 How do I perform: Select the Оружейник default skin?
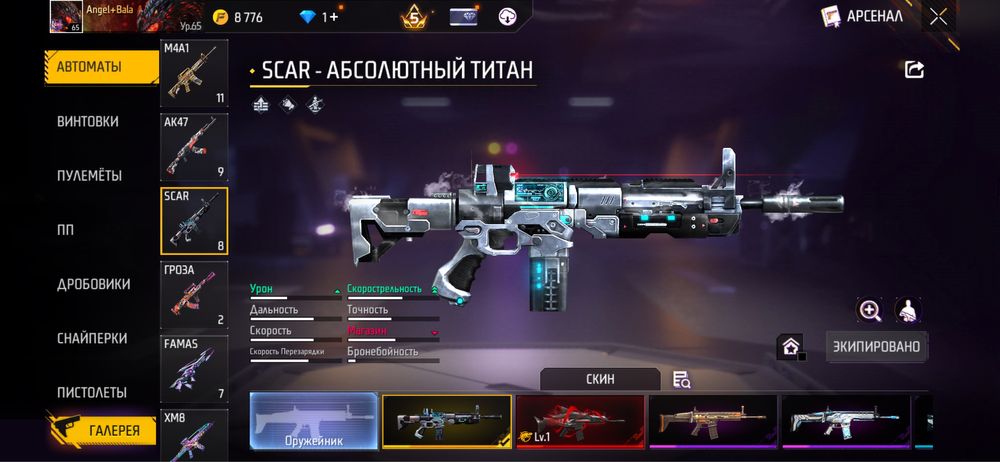(314, 420)
